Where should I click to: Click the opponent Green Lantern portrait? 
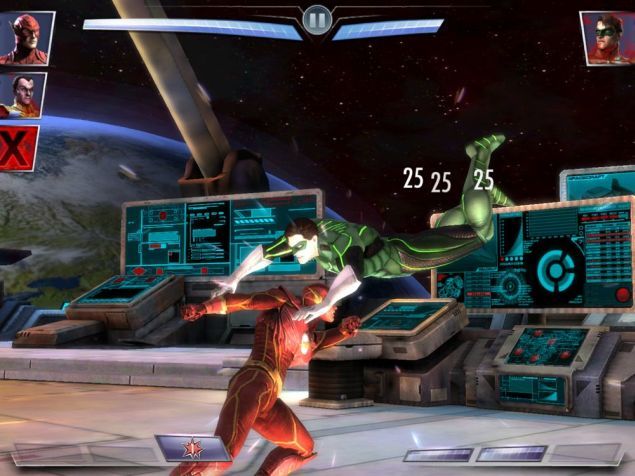point(607,37)
